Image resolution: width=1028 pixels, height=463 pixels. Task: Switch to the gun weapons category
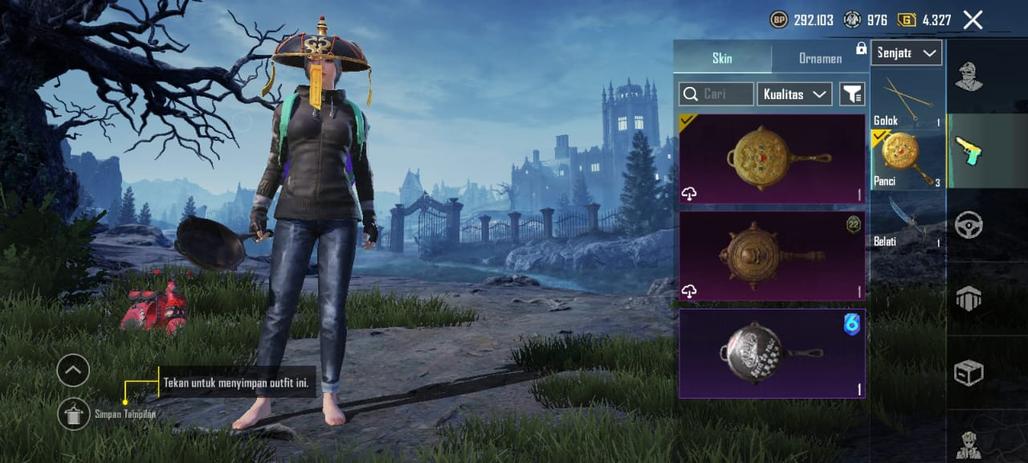pos(968,150)
